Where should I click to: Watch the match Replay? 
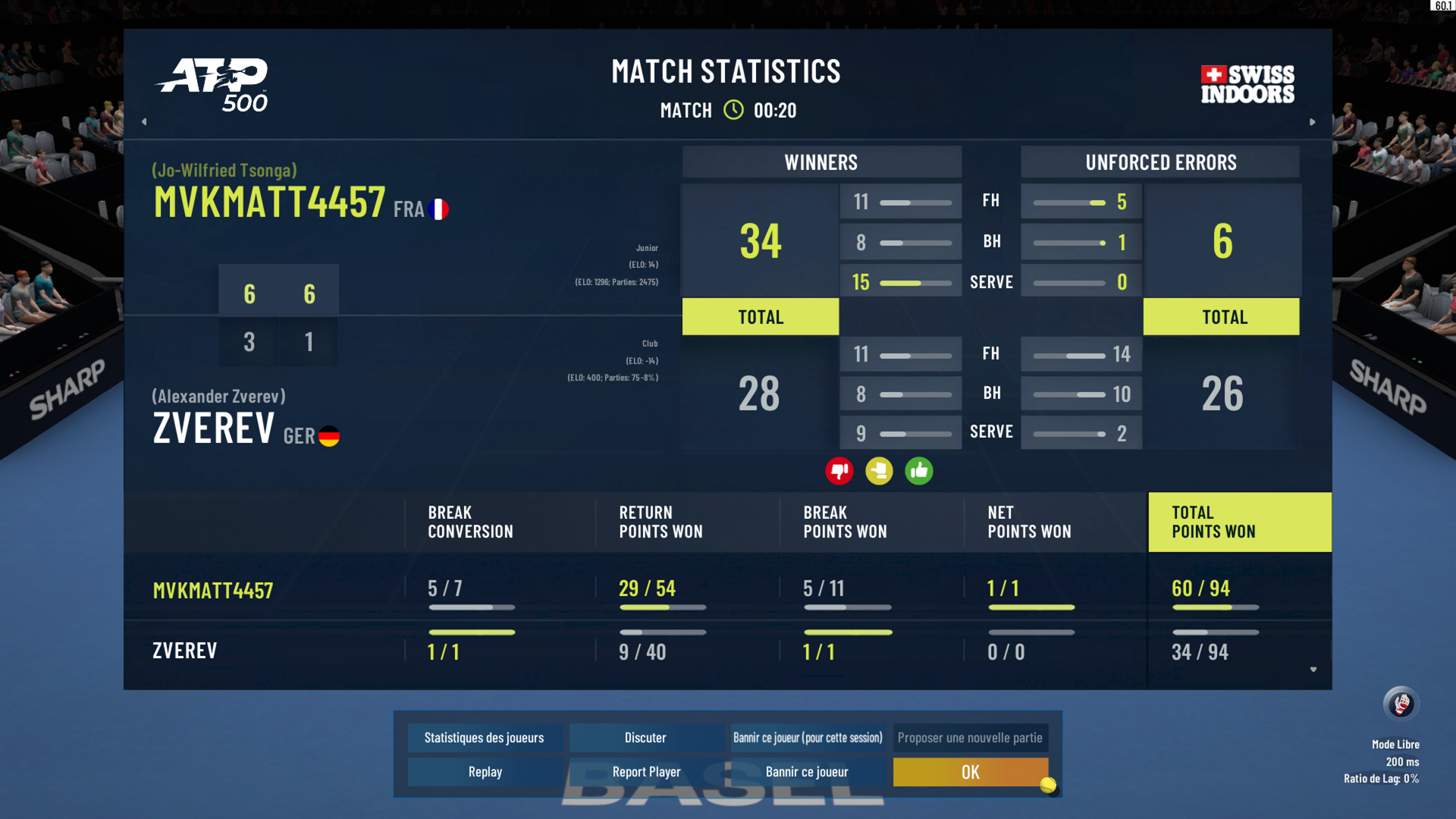tap(485, 772)
